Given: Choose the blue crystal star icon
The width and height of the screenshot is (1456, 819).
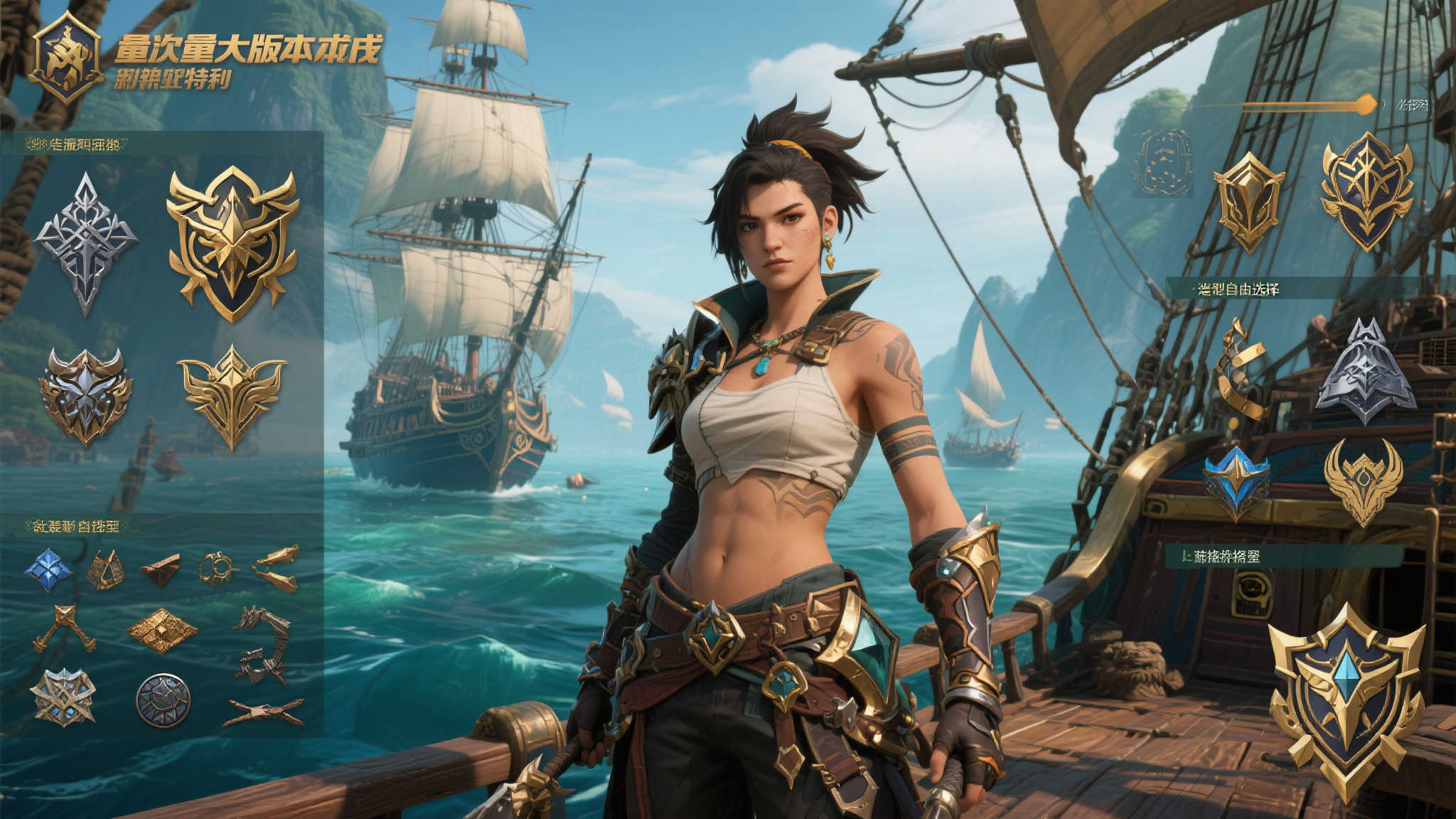Looking at the screenshot, I should point(48,569).
